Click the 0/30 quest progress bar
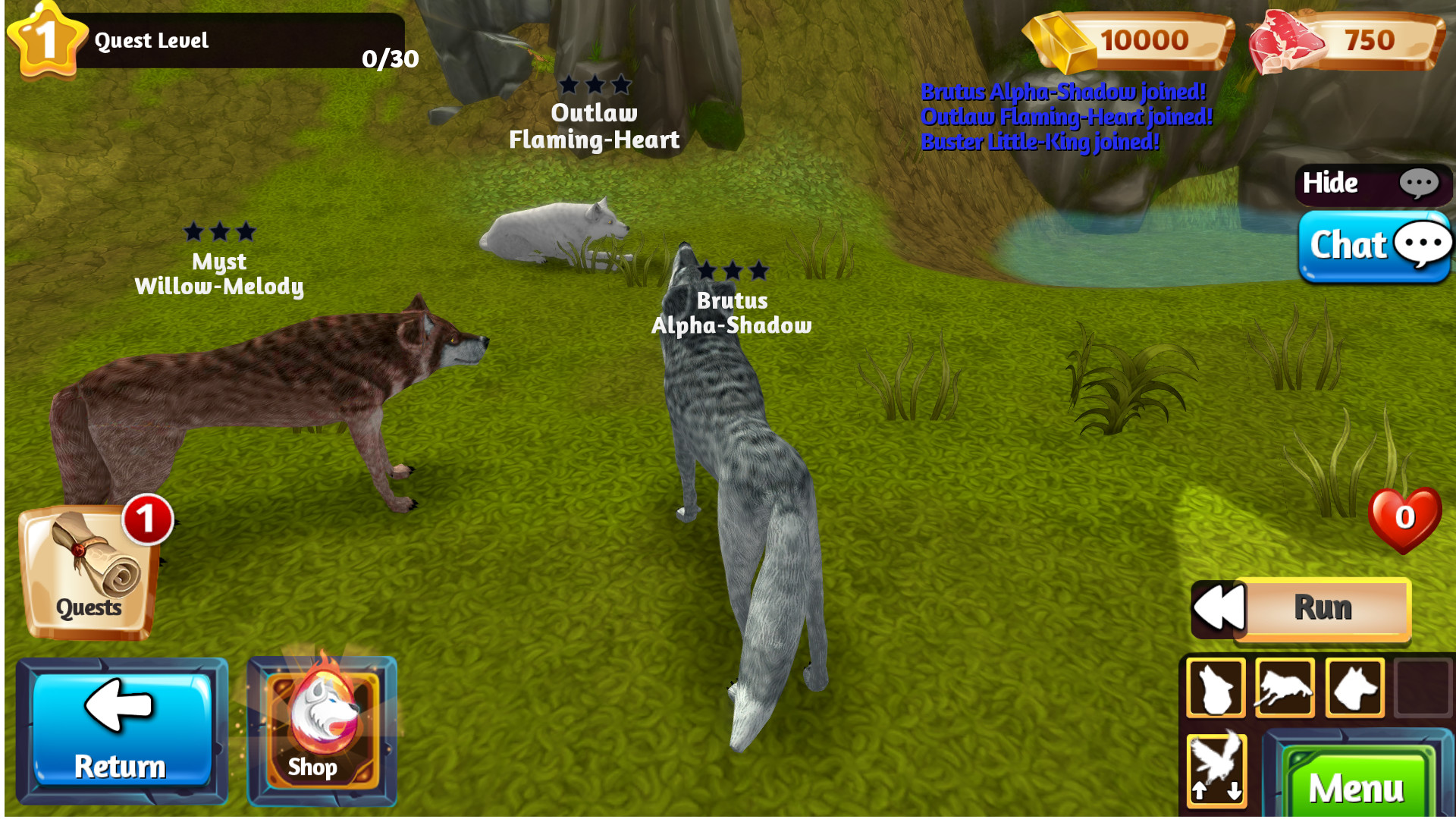The height and width of the screenshot is (819, 1456). [x=391, y=57]
